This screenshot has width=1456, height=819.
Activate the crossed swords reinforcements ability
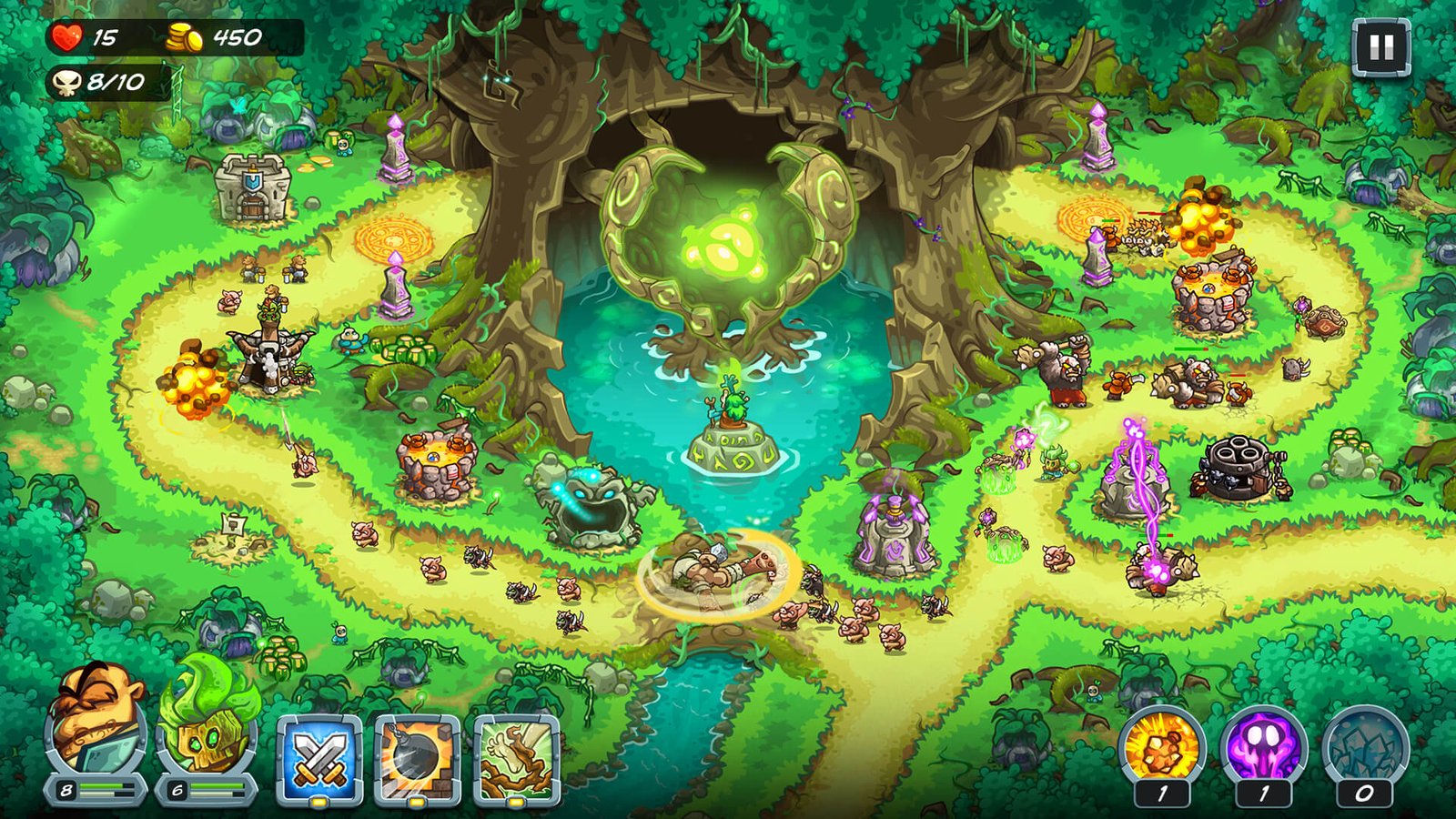(319, 760)
